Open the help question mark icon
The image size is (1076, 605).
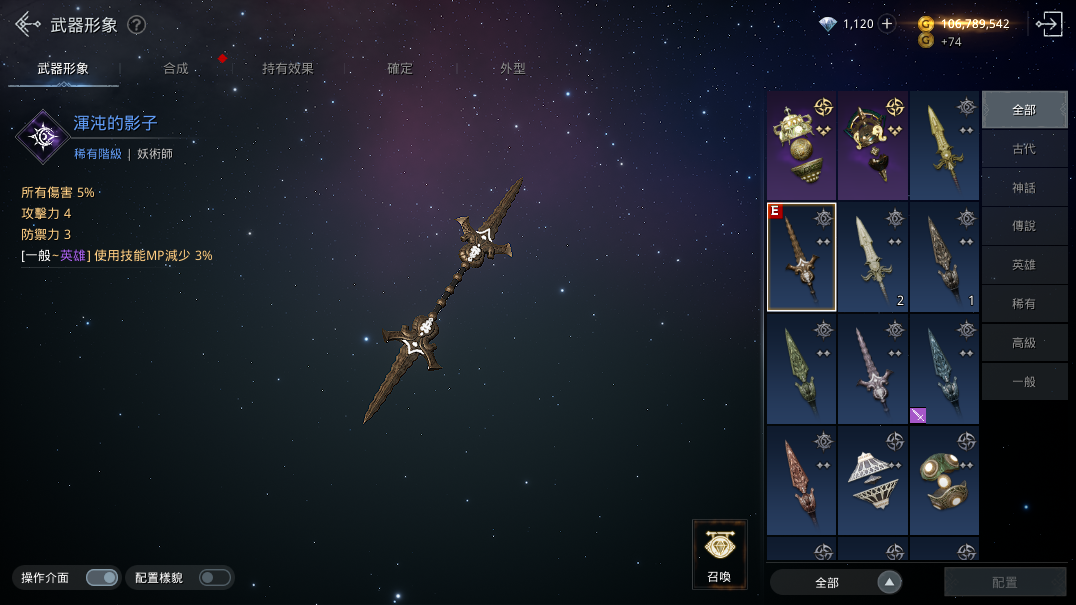coord(137,25)
